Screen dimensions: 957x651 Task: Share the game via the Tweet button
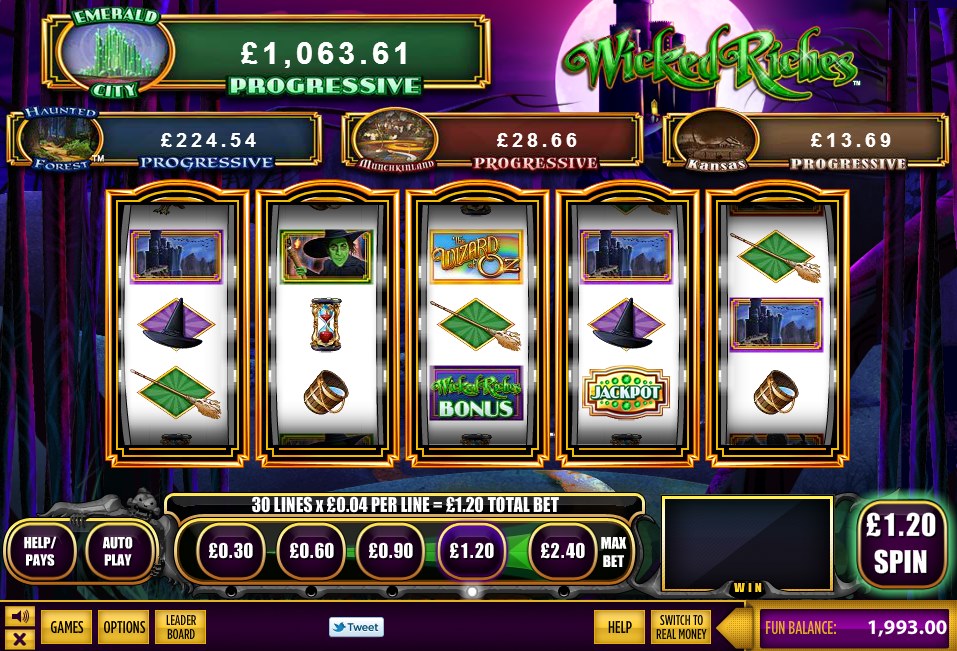(356, 627)
